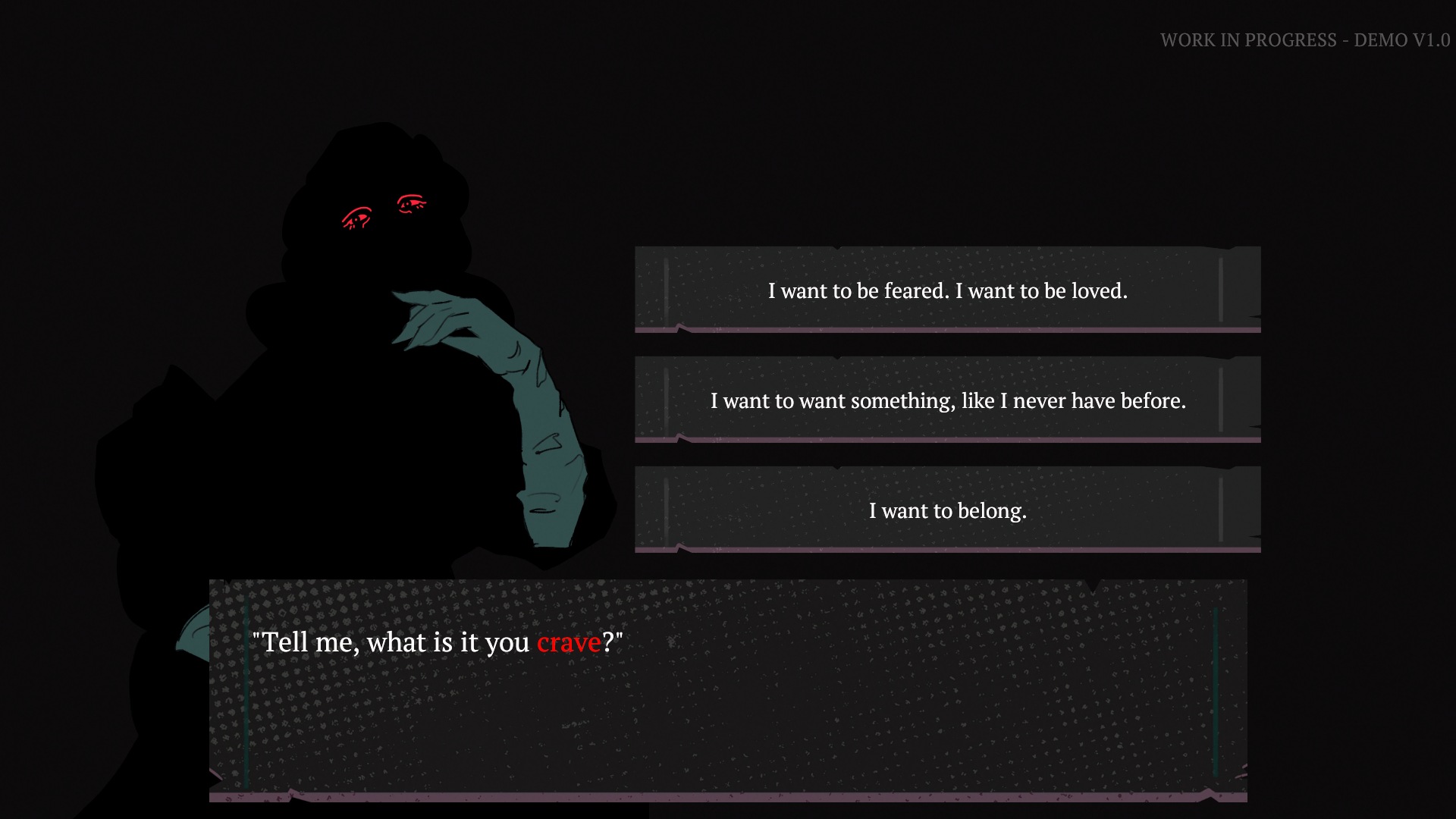
Task: Click the left divider mark inside the feared option
Action: 666,290
